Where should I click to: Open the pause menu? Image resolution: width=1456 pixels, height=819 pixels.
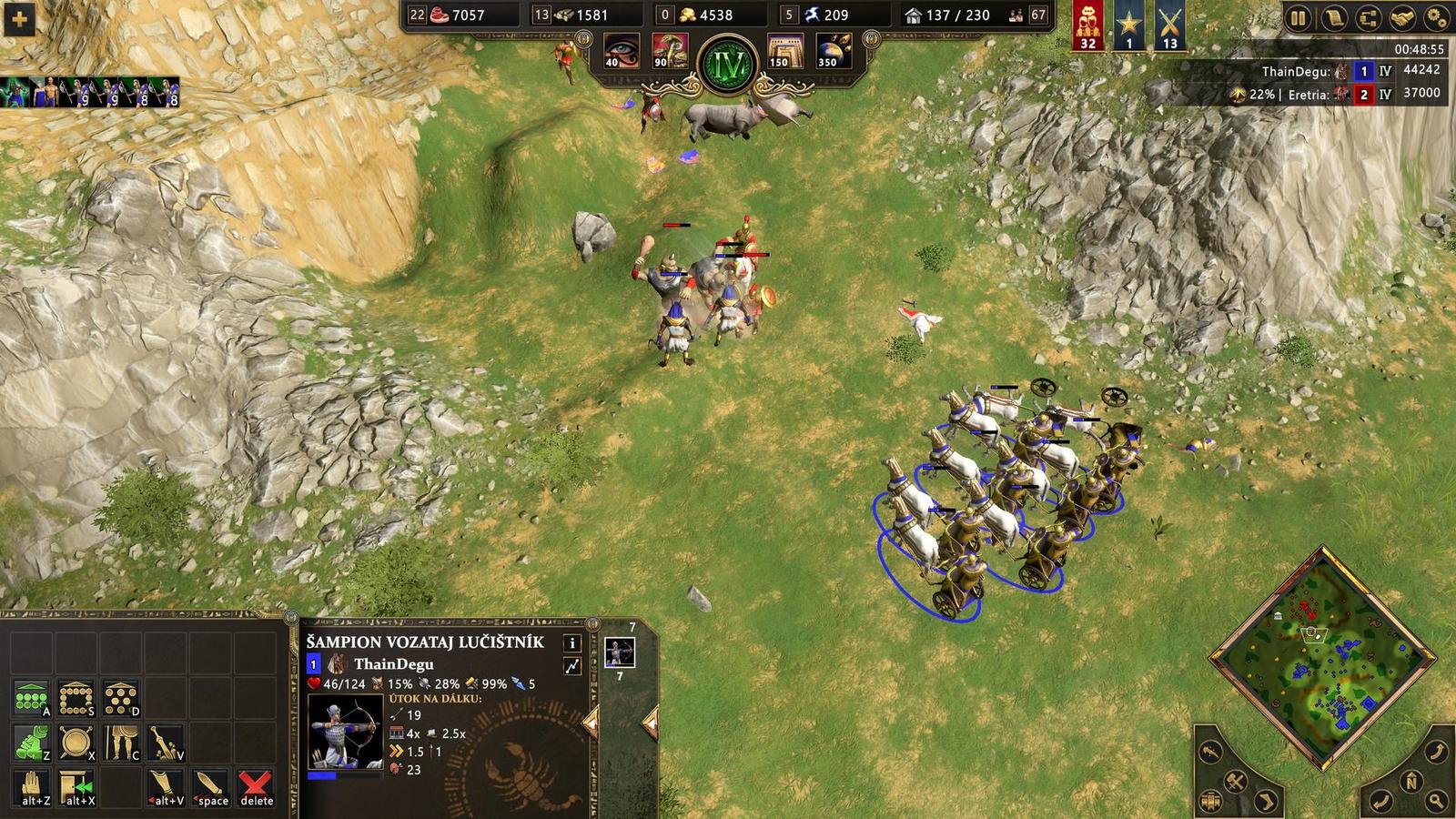pyautogui.click(x=1298, y=15)
